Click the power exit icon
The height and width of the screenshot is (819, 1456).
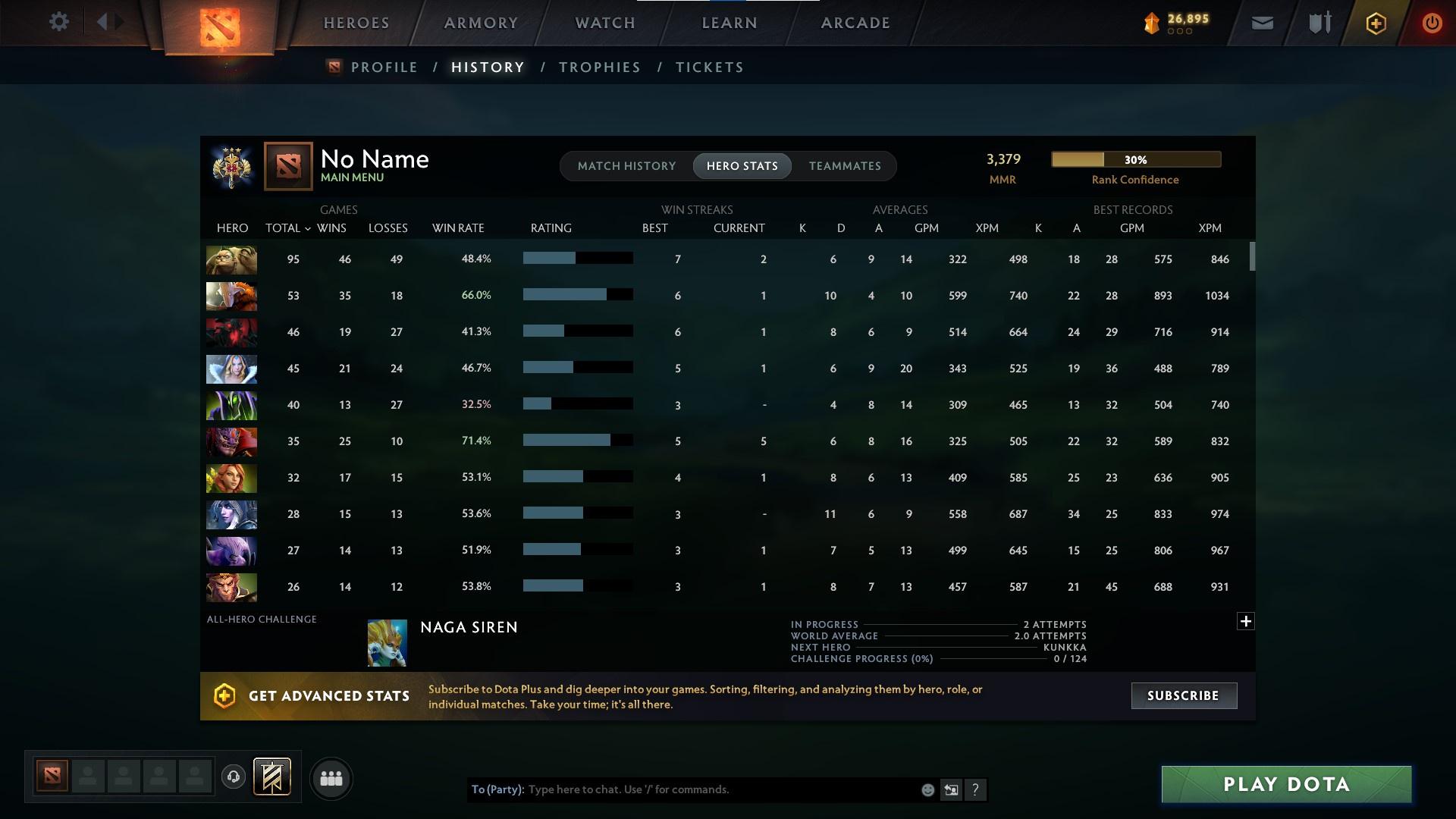pos(1432,23)
